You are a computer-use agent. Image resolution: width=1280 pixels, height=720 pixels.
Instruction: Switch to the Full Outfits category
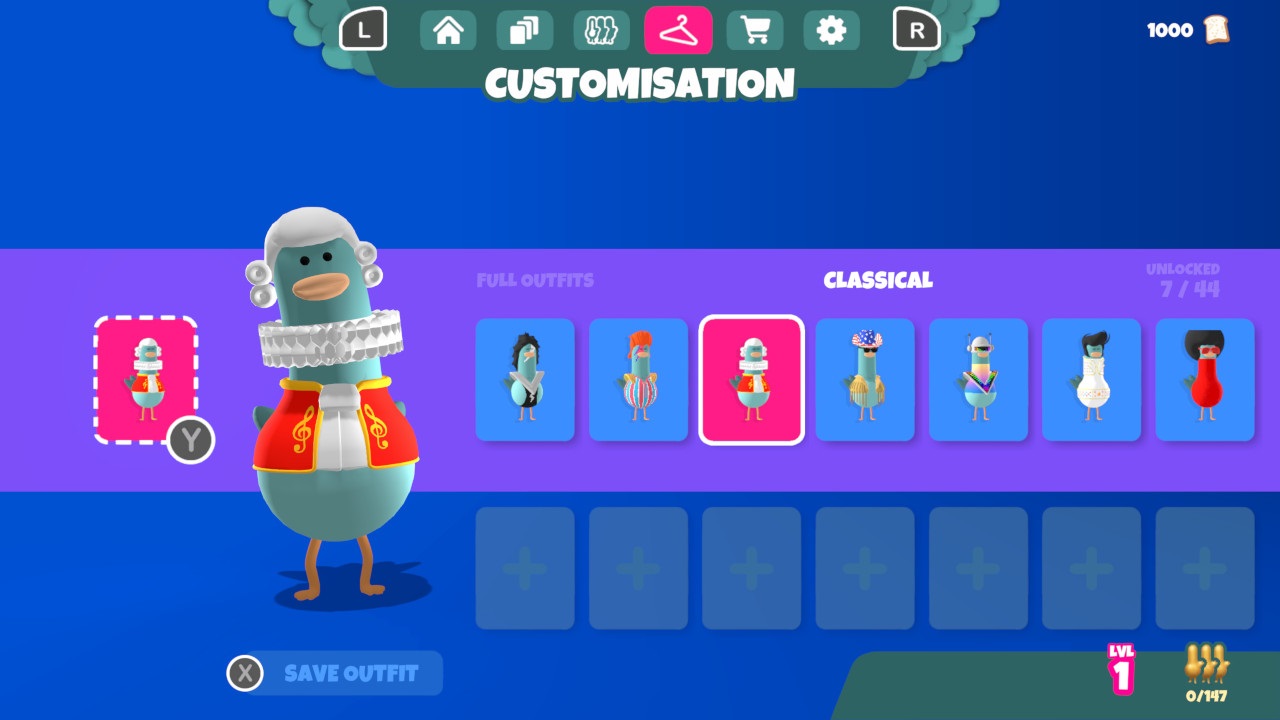535,280
